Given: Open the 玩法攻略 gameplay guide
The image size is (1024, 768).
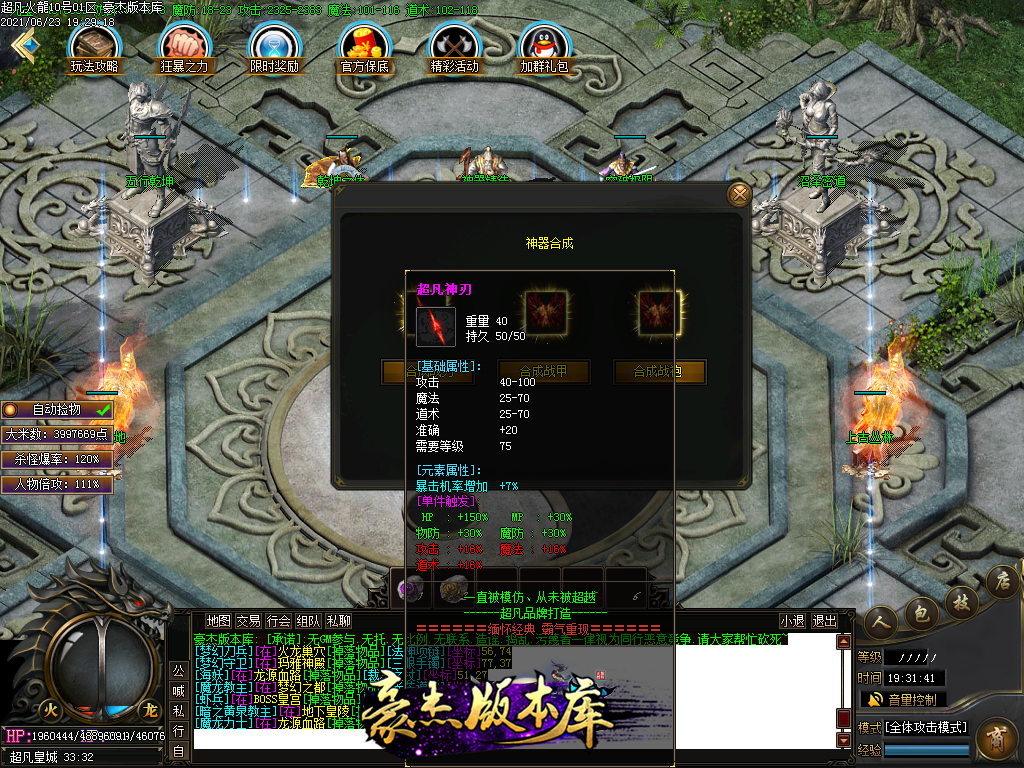Looking at the screenshot, I should (95, 46).
